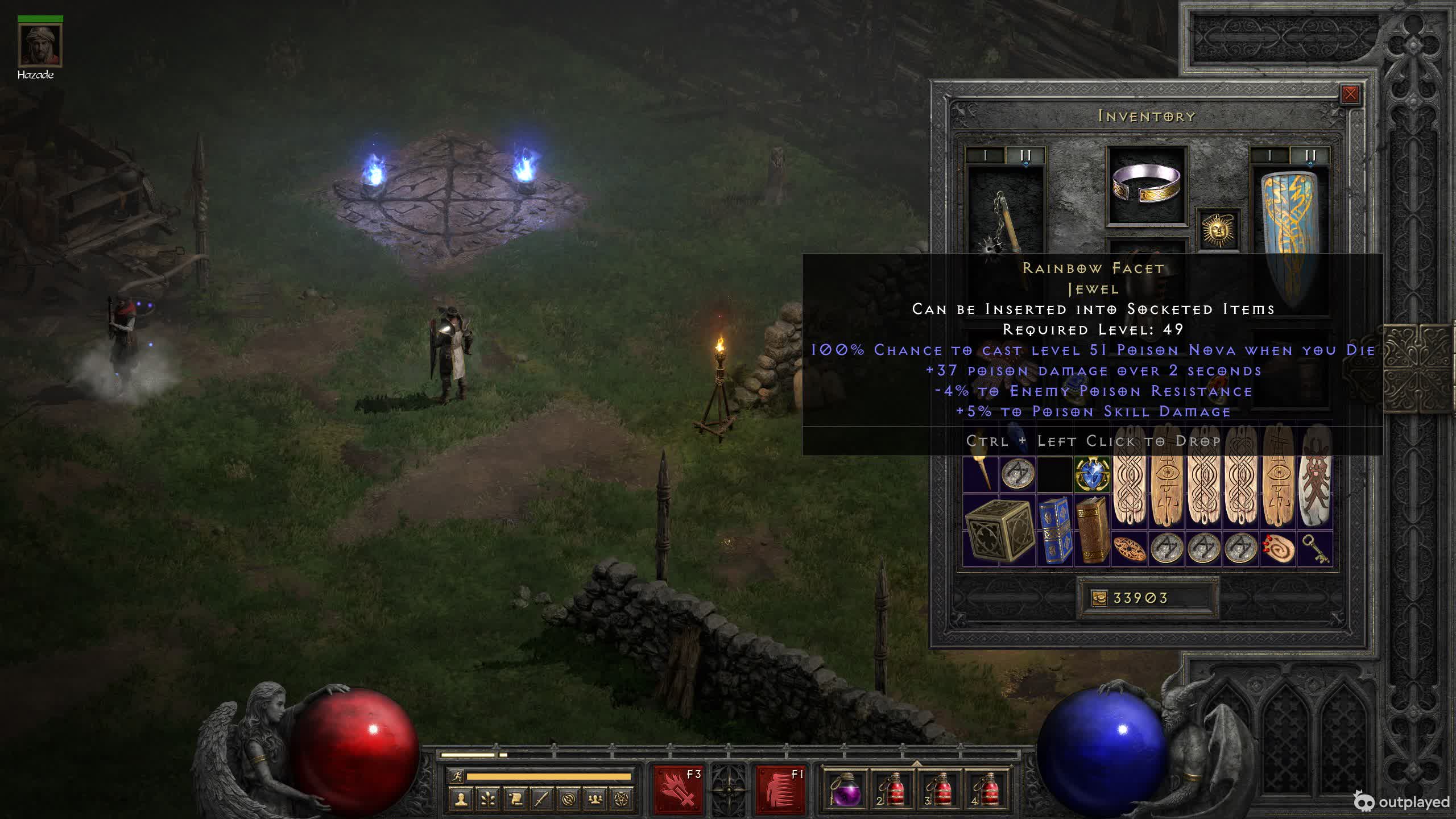The width and height of the screenshot is (1456, 819).
Task: Open the party button with three figures
Action: coord(595,800)
